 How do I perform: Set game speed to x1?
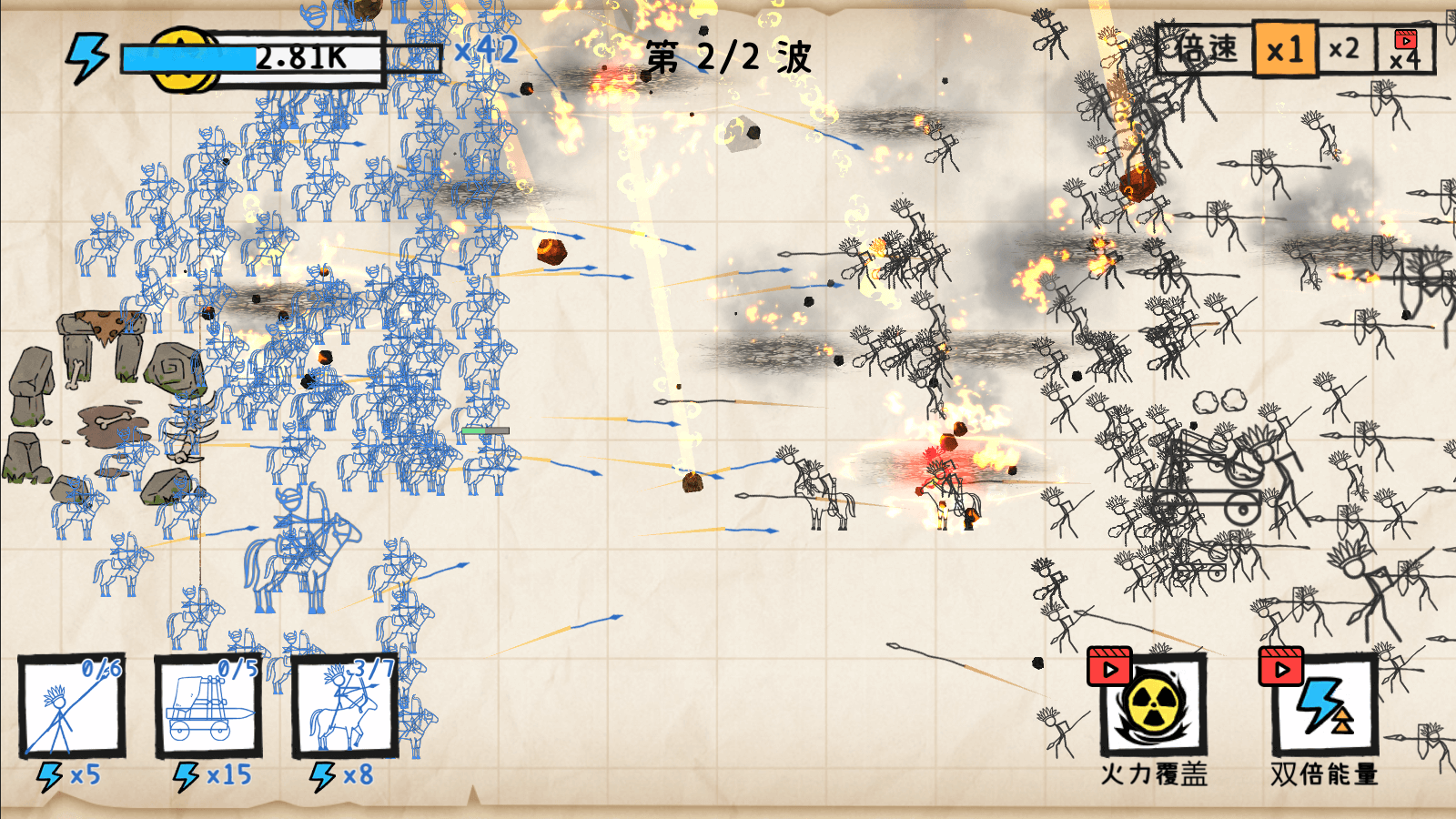[x=1284, y=49]
